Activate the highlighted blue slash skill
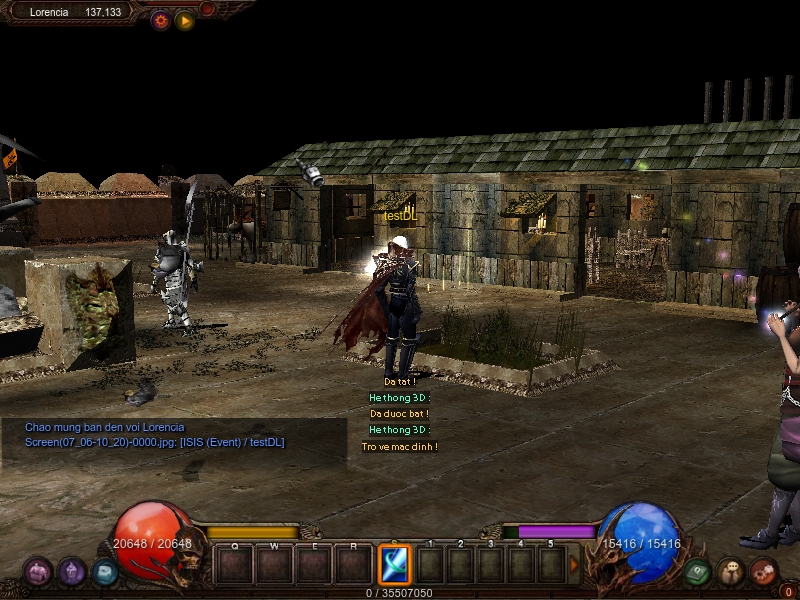 [394, 565]
